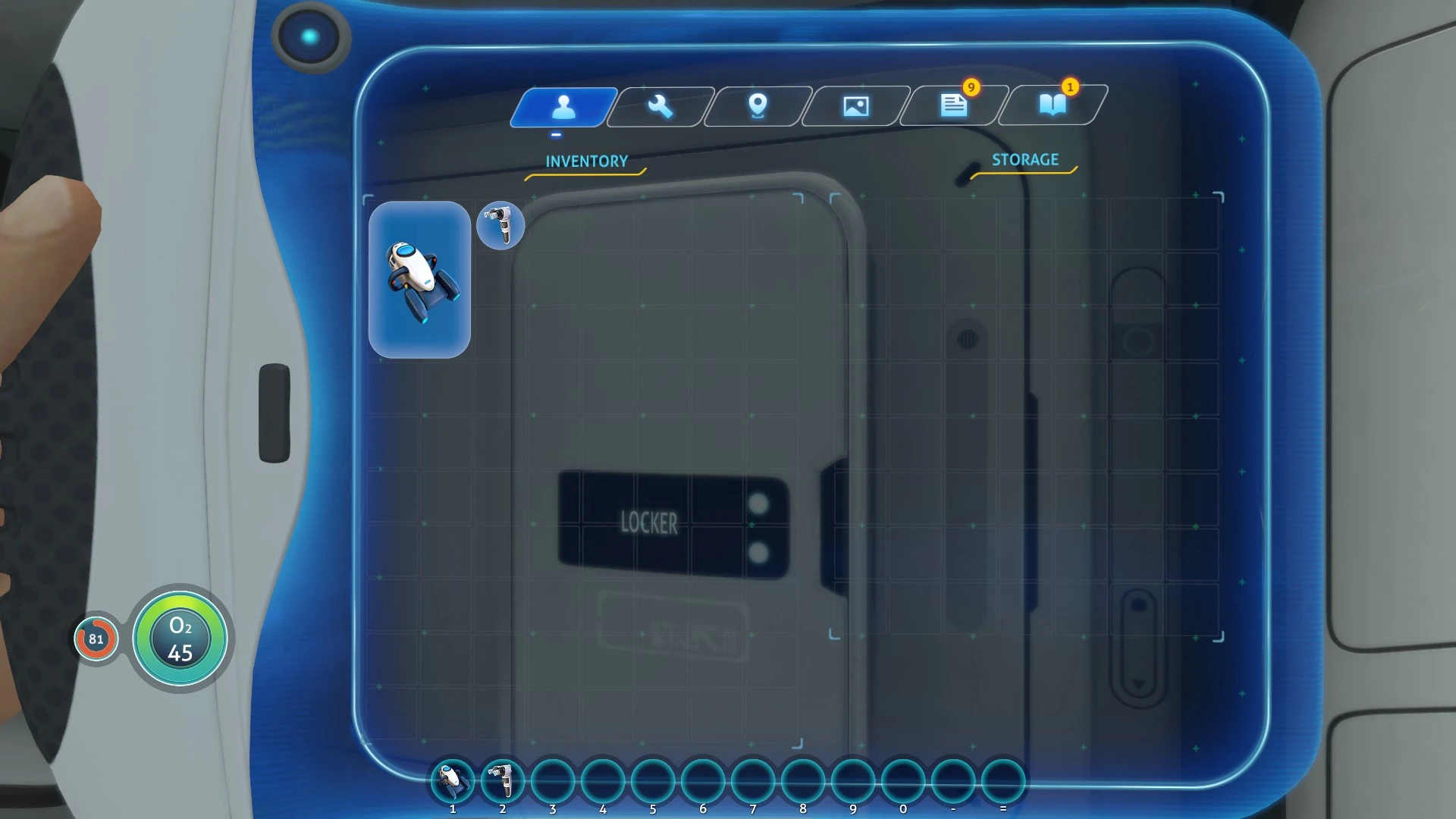Image resolution: width=1456 pixels, height=819 pixels.
Task: Select the Seaglide in the inventory grid
Action: 419,281
